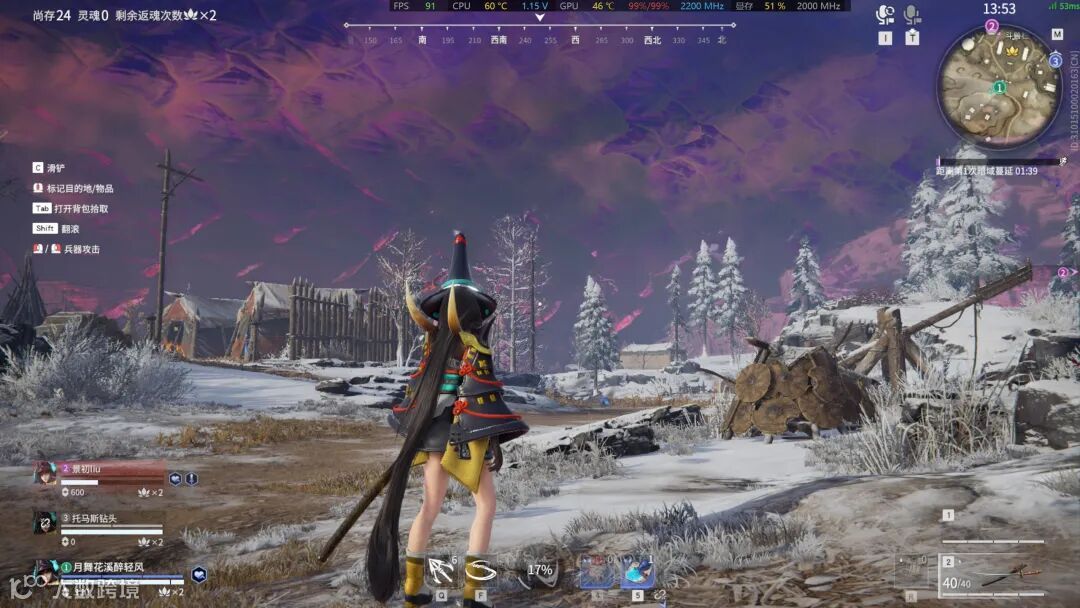Open the circular minimap
Viewport: 1080px width, 608px height.
[x=998, y=87]
